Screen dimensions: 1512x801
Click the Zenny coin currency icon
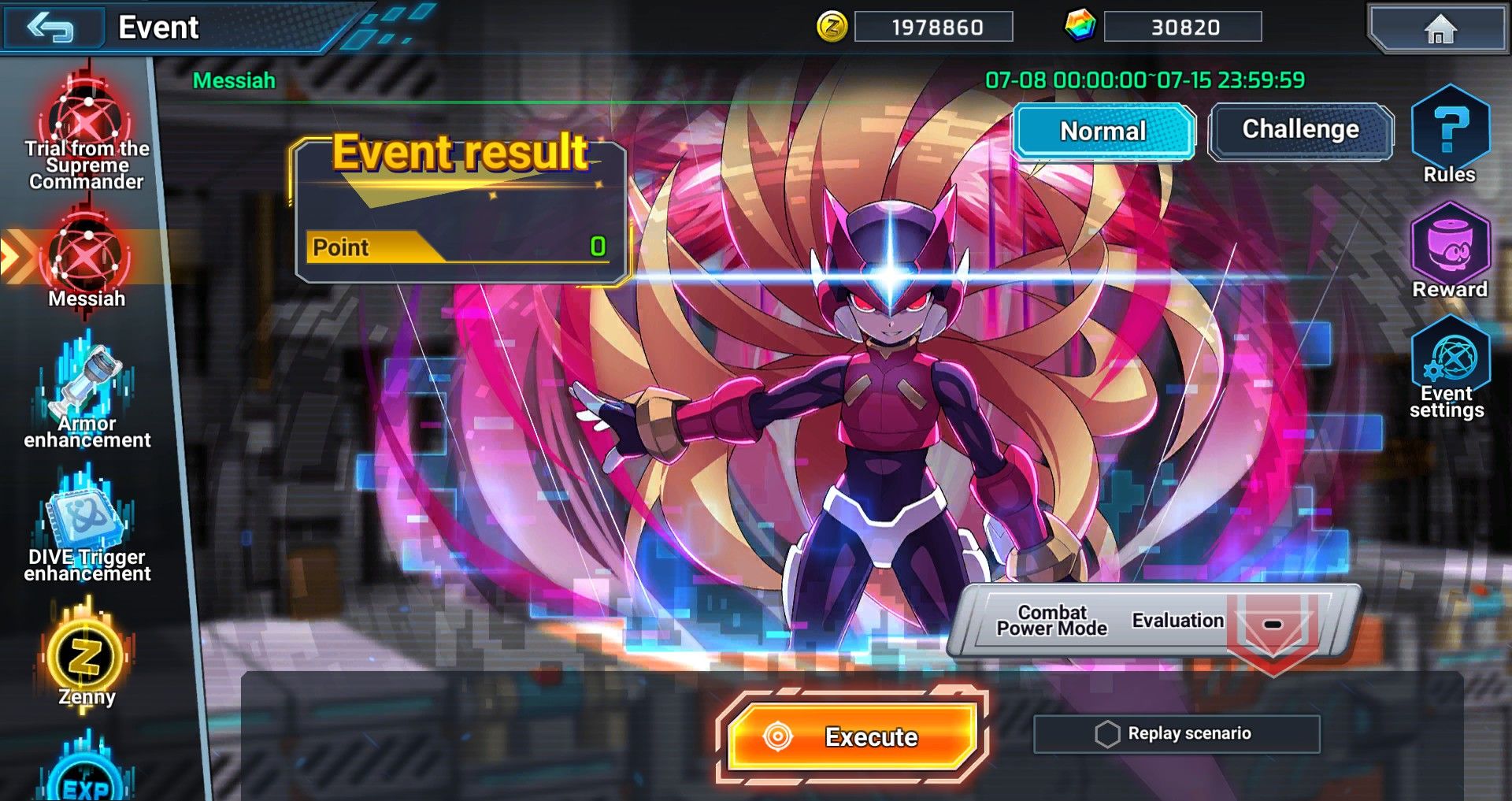click(x=832, y=28)
